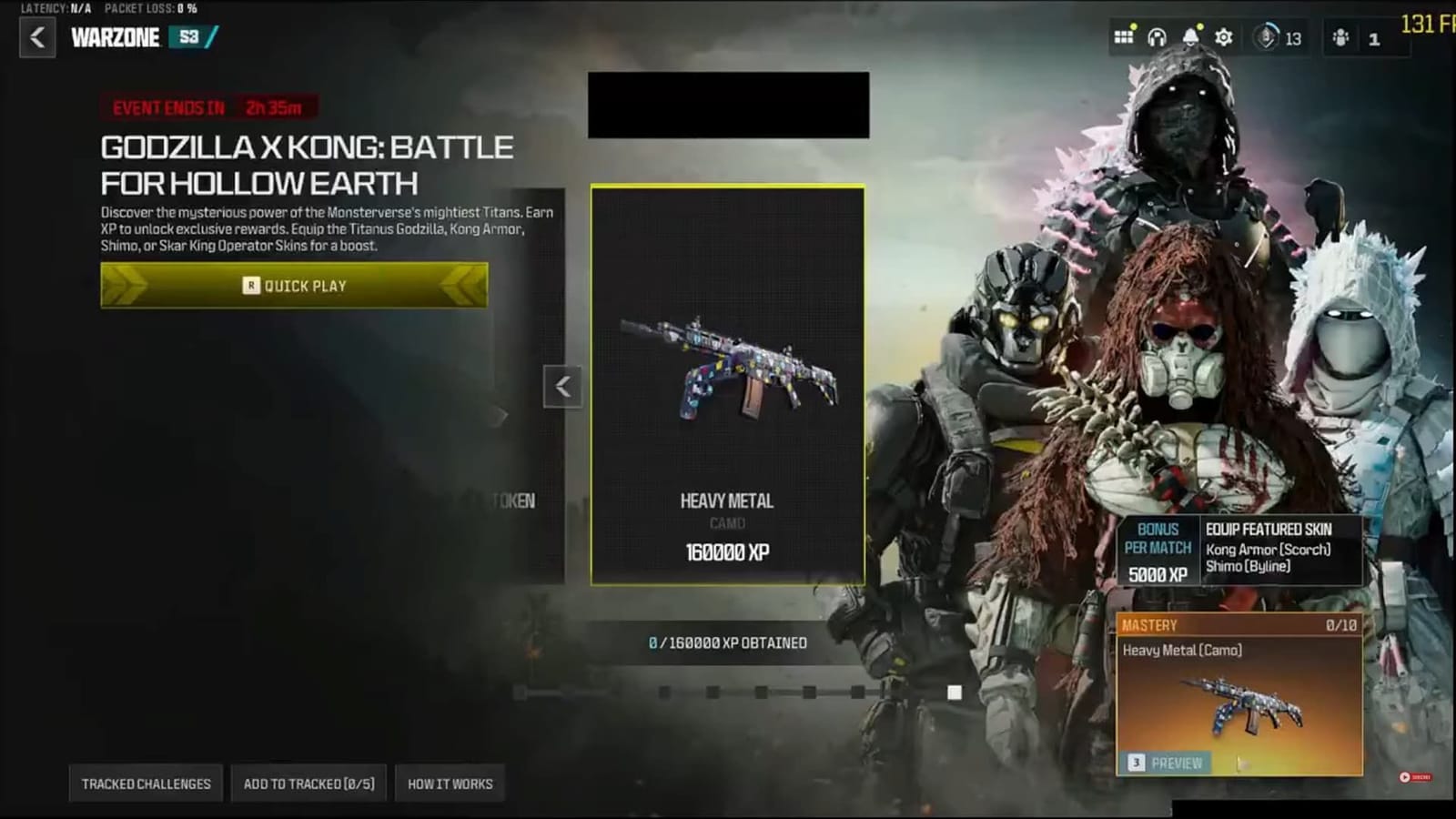
Task: Click How It Works
Action: [450, 783]
